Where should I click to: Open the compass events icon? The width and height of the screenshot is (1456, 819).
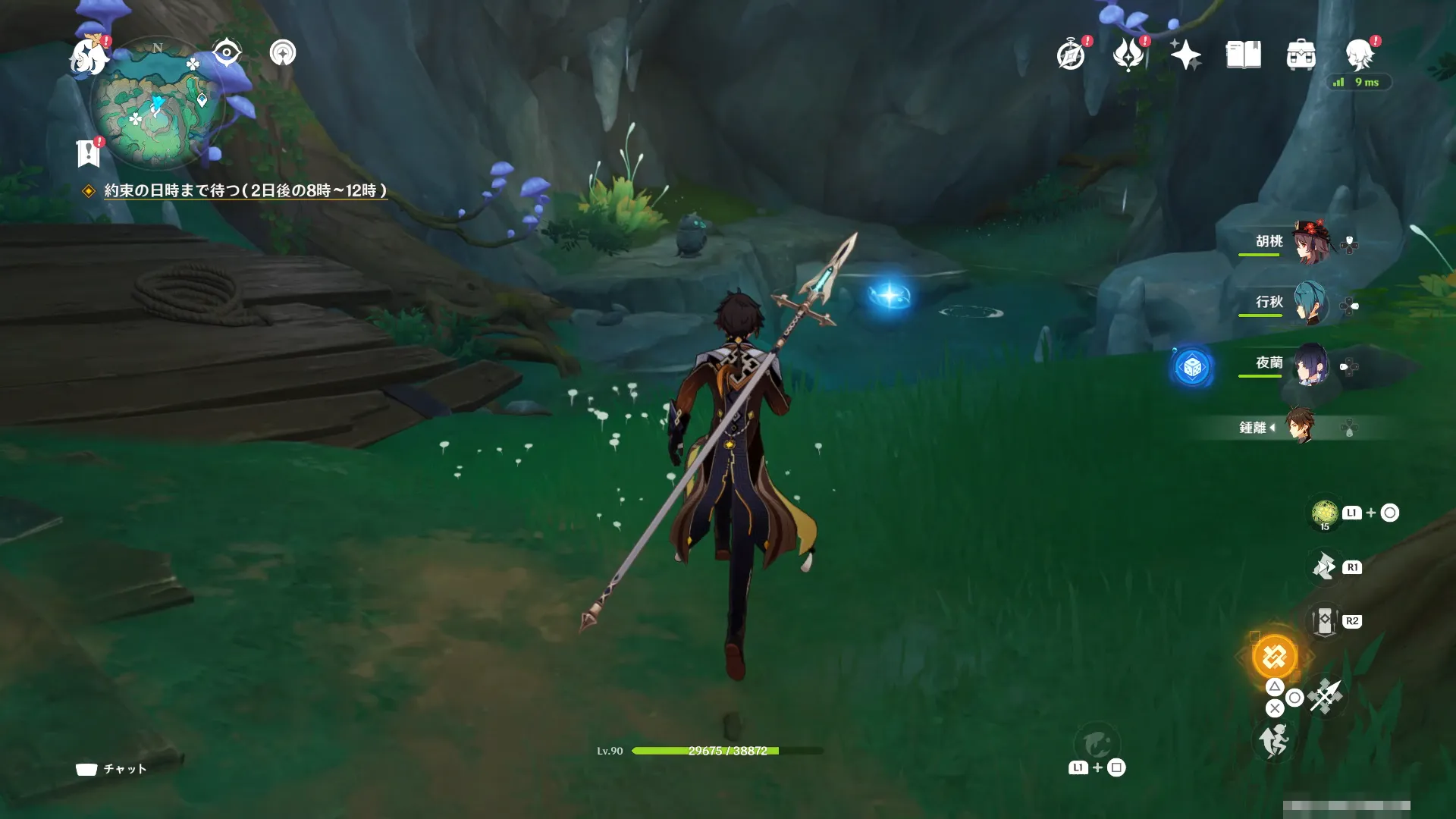pos(1071,55)
